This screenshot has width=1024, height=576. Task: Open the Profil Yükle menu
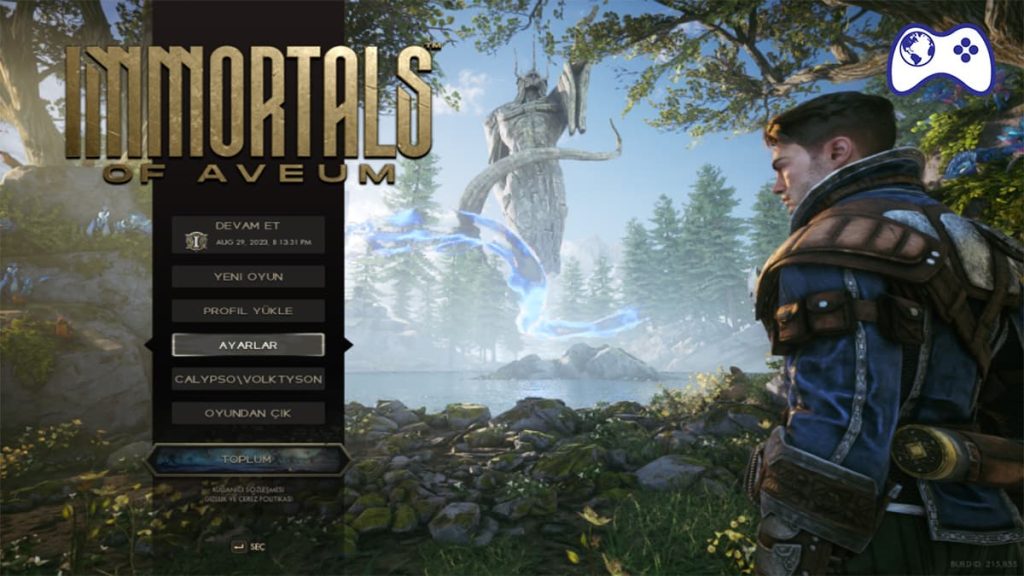pyautogui.click(x=248, y=310)
